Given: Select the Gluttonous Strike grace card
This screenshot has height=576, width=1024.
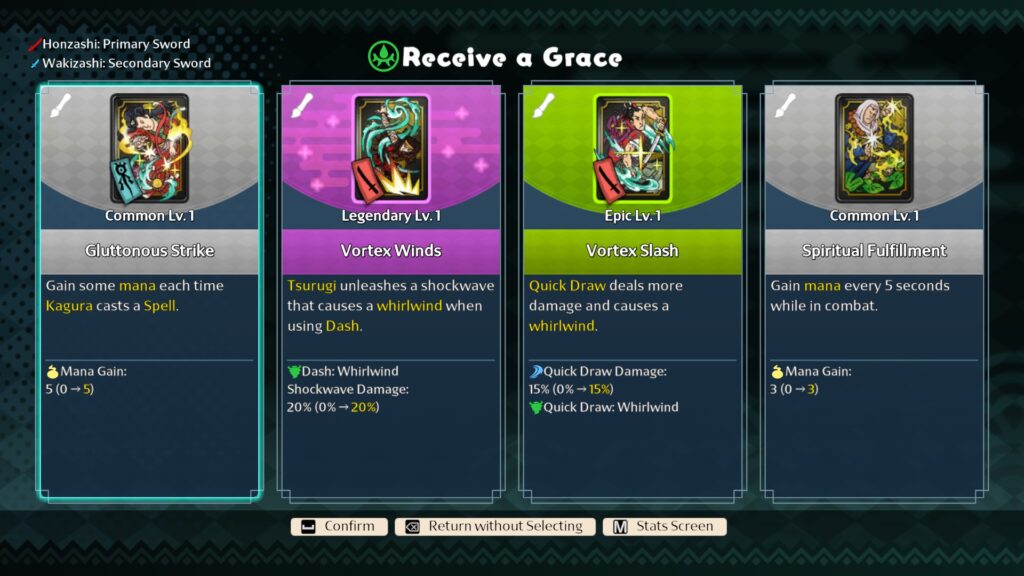Looking at the screenshot, I should pos(150,290).
